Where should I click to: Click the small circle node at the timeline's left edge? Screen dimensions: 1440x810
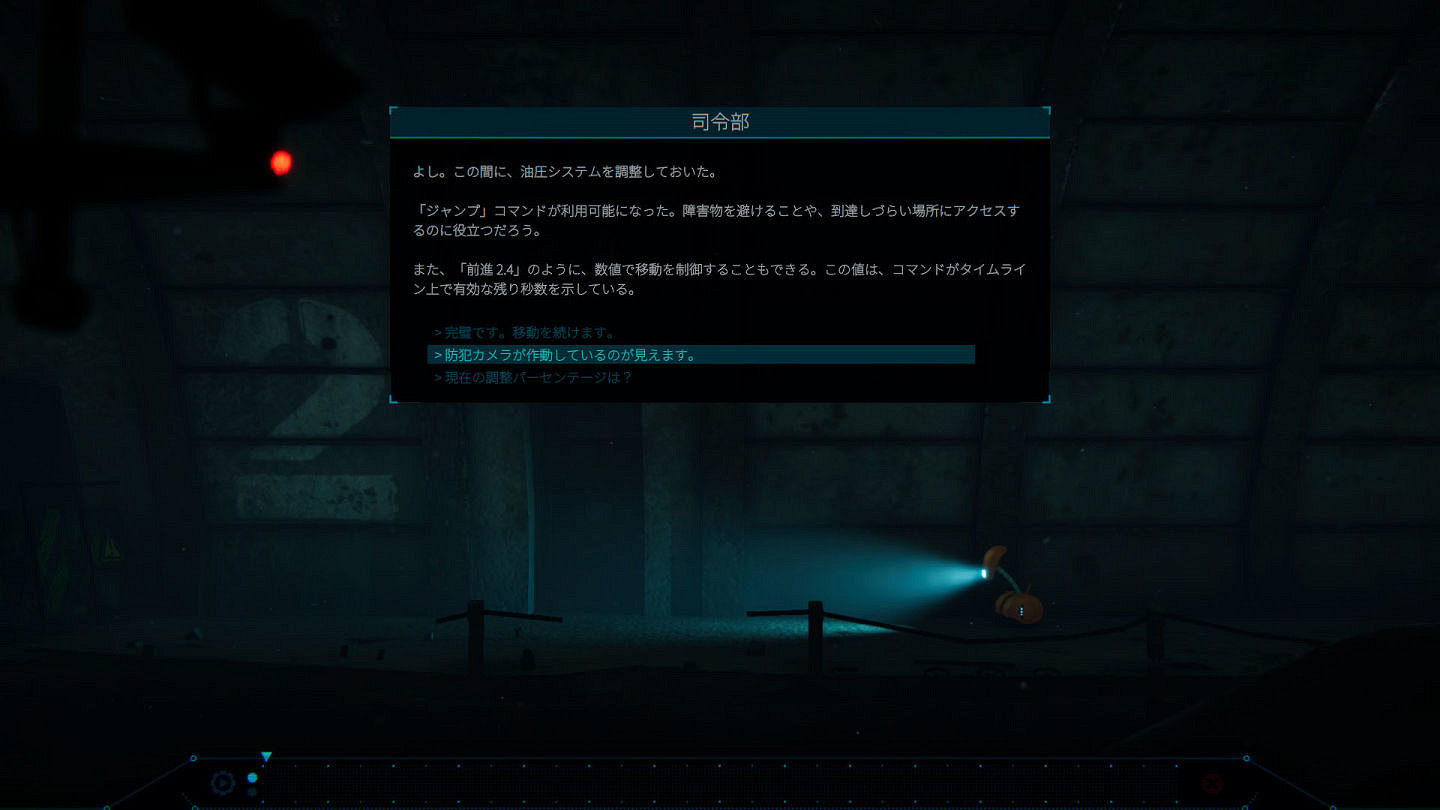point(193,758)
